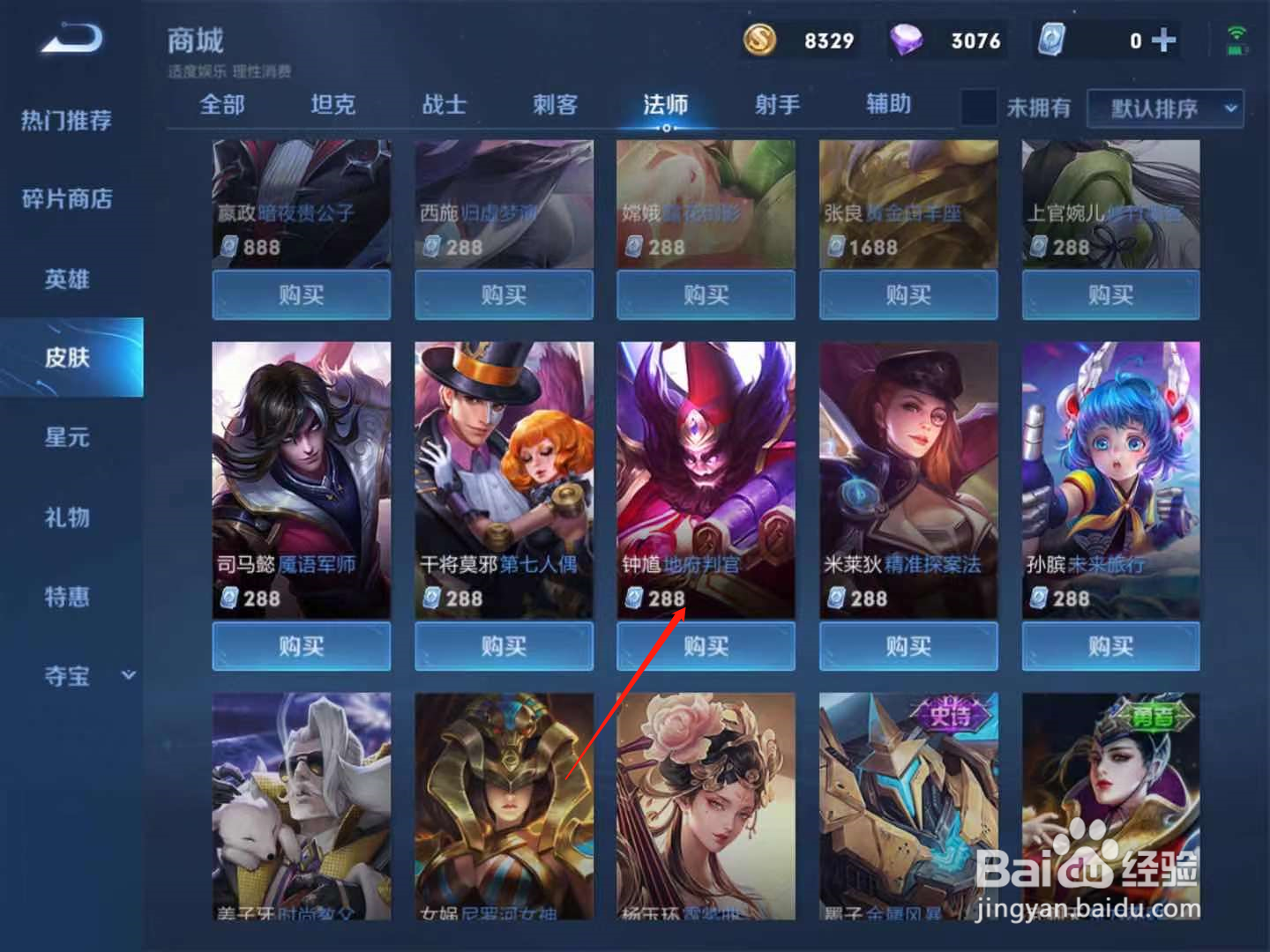Image resolution: width=1270 pixels, height=952 pixels.
Task: Switch to the 射手 category tab
Action: (776, 104)
